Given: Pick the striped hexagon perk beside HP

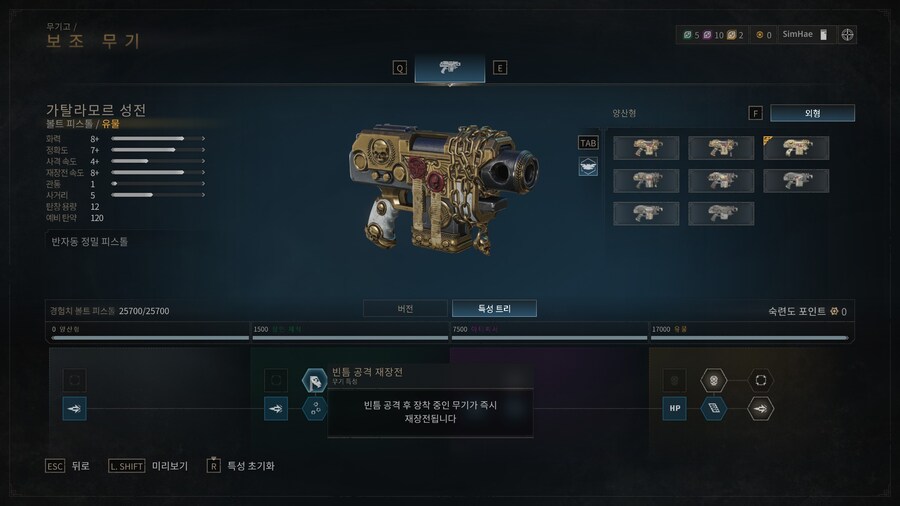Looking at the screenshot, I should pyautogui.click(x=713, y=408).
